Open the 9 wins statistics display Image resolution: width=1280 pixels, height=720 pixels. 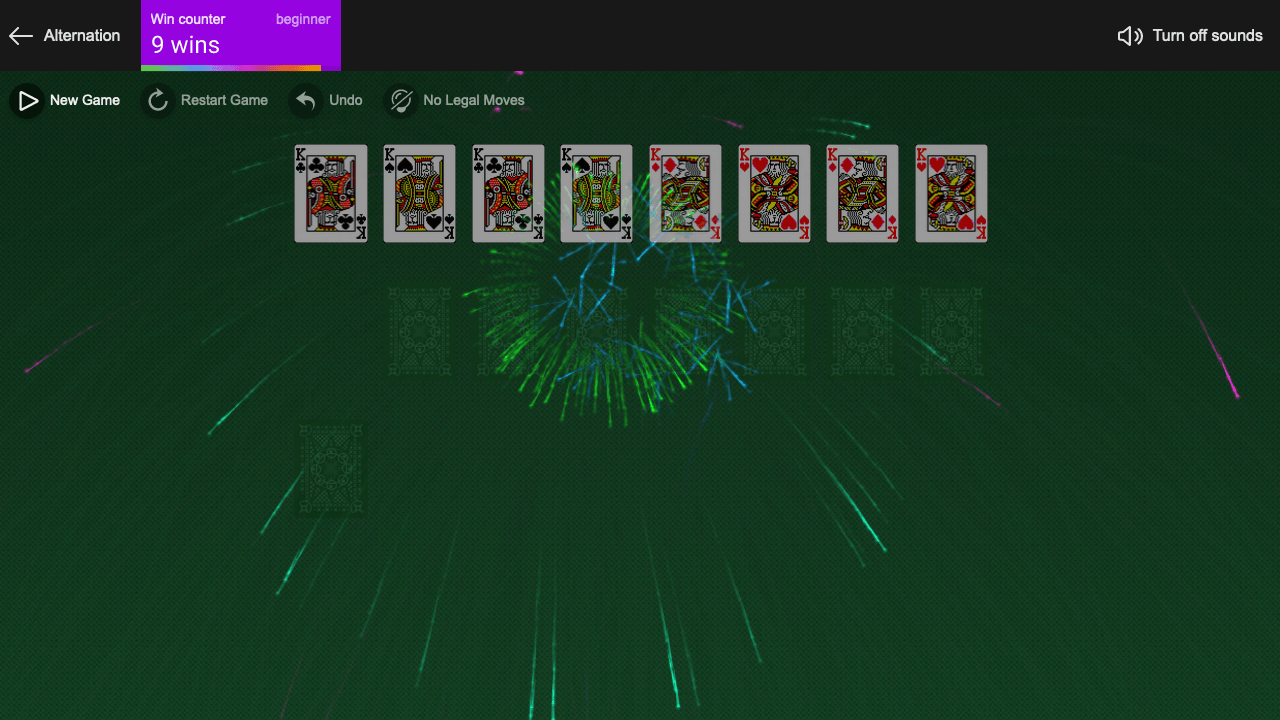185,45
